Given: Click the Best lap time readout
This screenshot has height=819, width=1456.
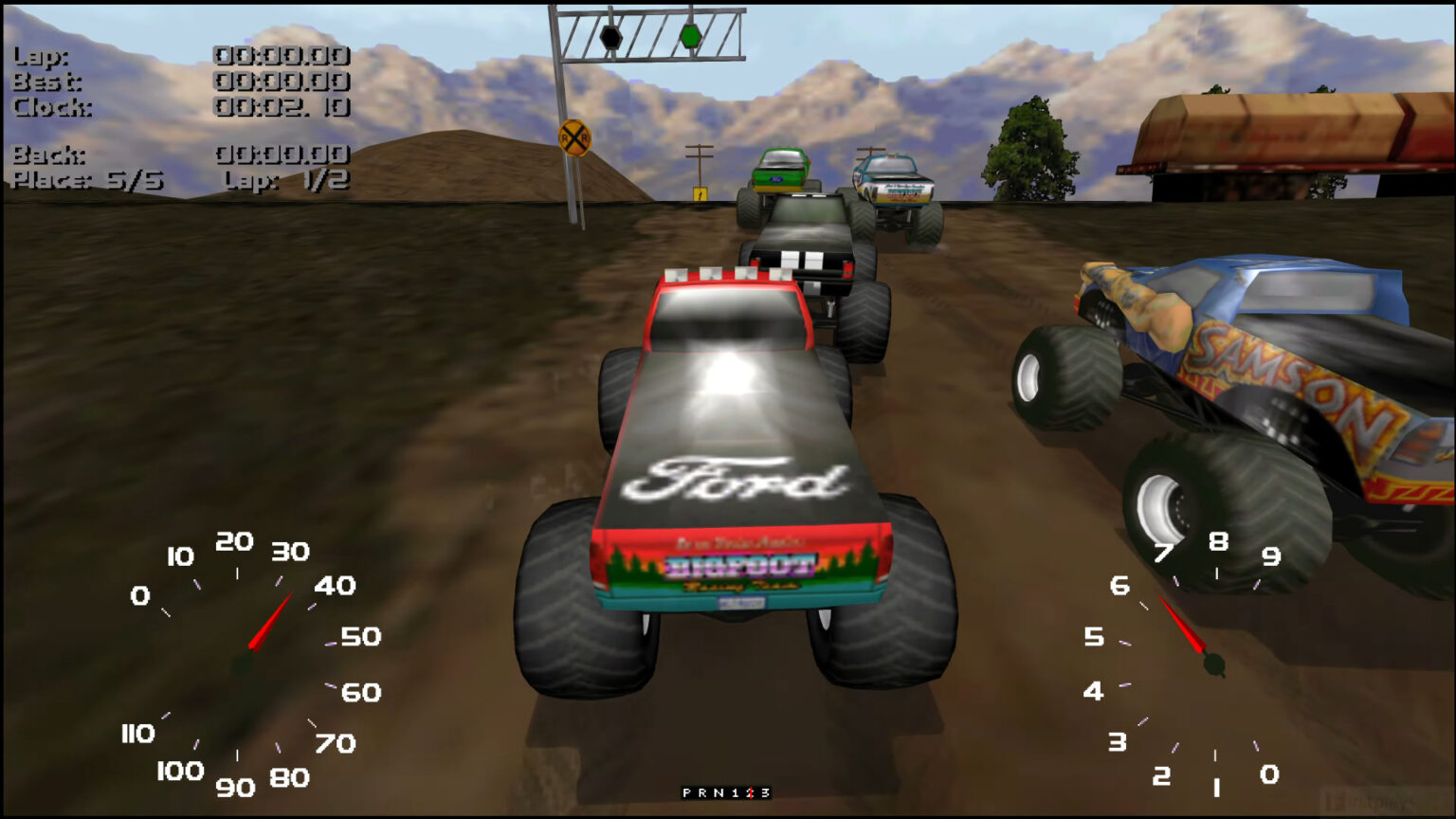Looking at the screenshot, I should tap(282, 82).
